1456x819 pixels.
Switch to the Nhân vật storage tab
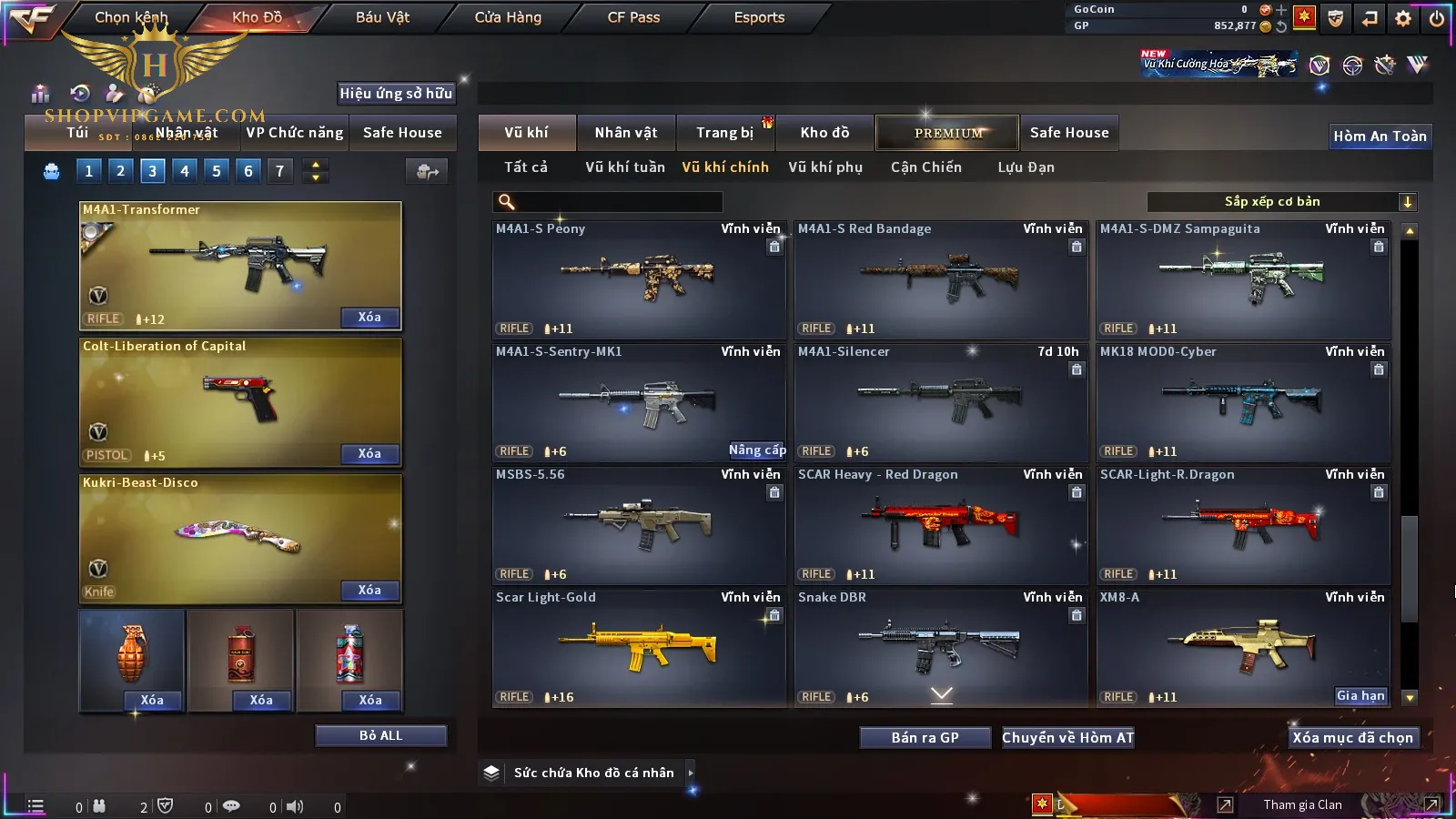pos(625,133)
